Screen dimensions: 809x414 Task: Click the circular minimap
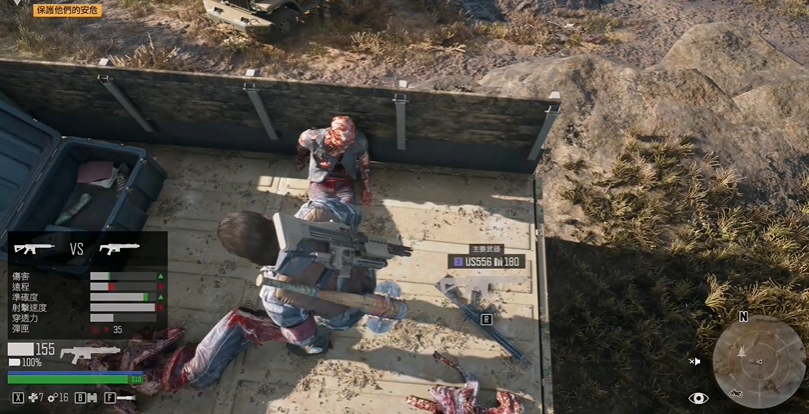click(x=758, y=361)
